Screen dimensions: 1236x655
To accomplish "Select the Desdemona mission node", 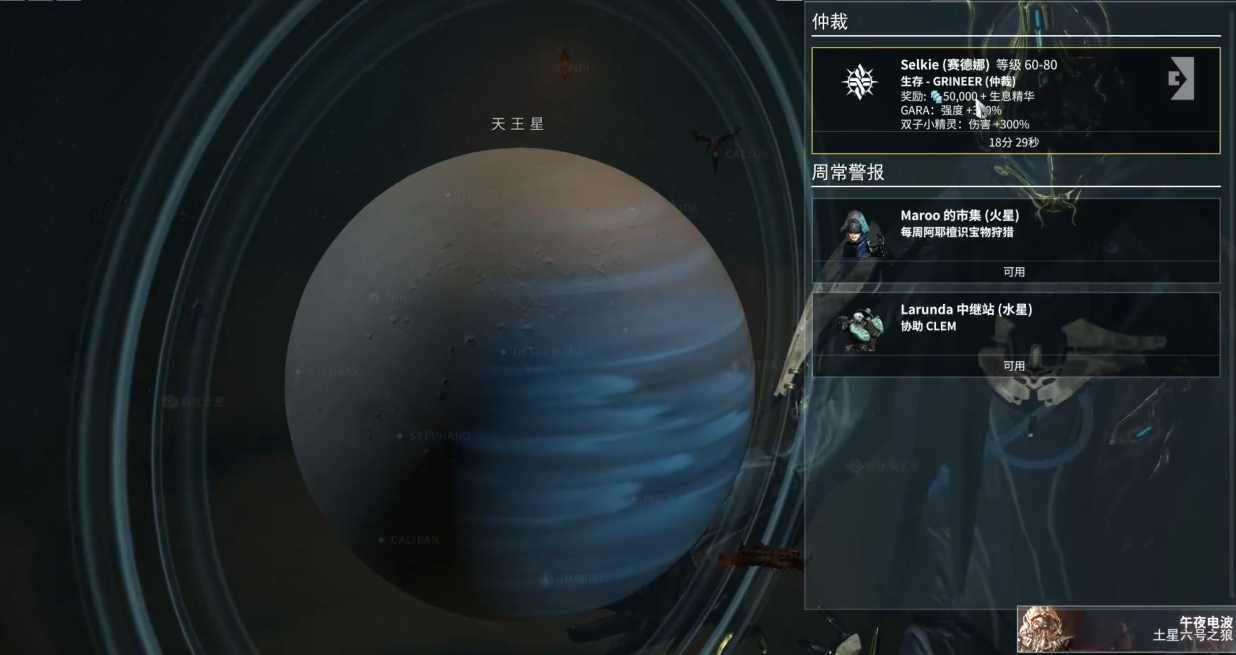I will [504, 352].
